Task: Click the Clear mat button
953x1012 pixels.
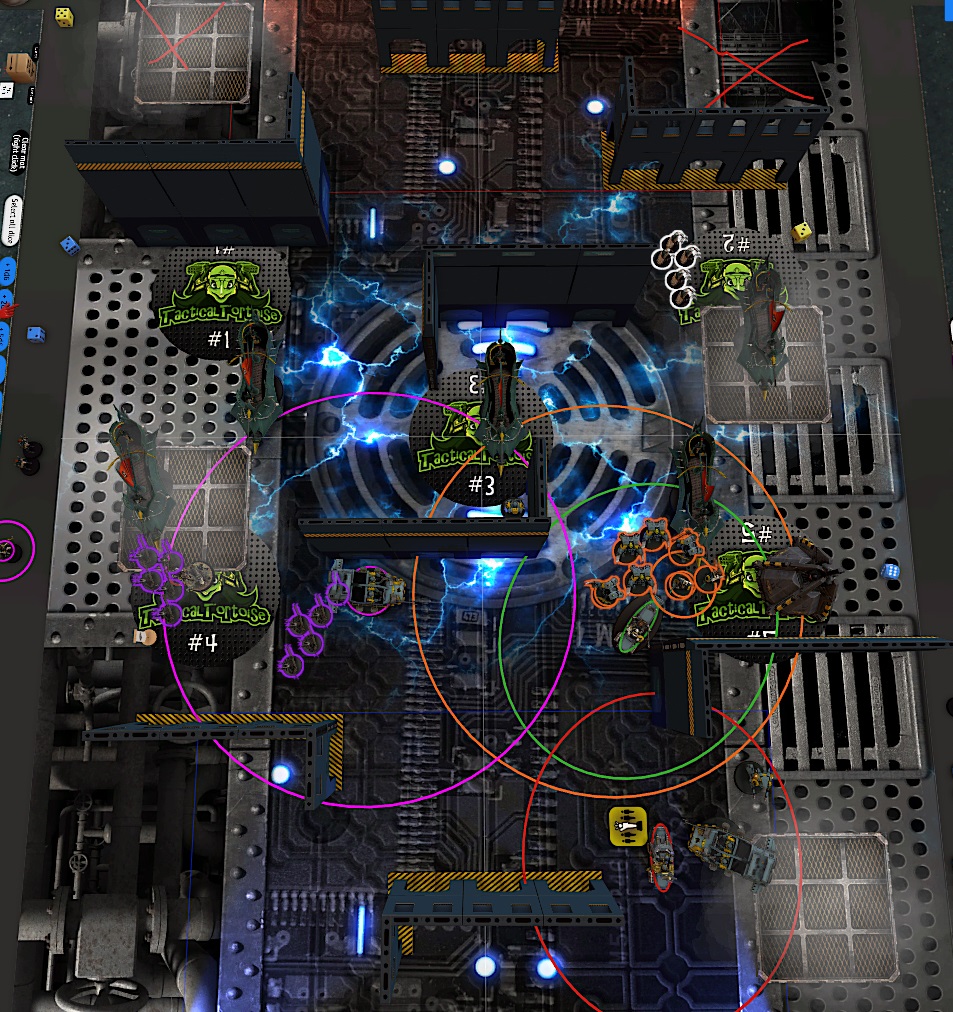Action: click(x=18, y=154)
